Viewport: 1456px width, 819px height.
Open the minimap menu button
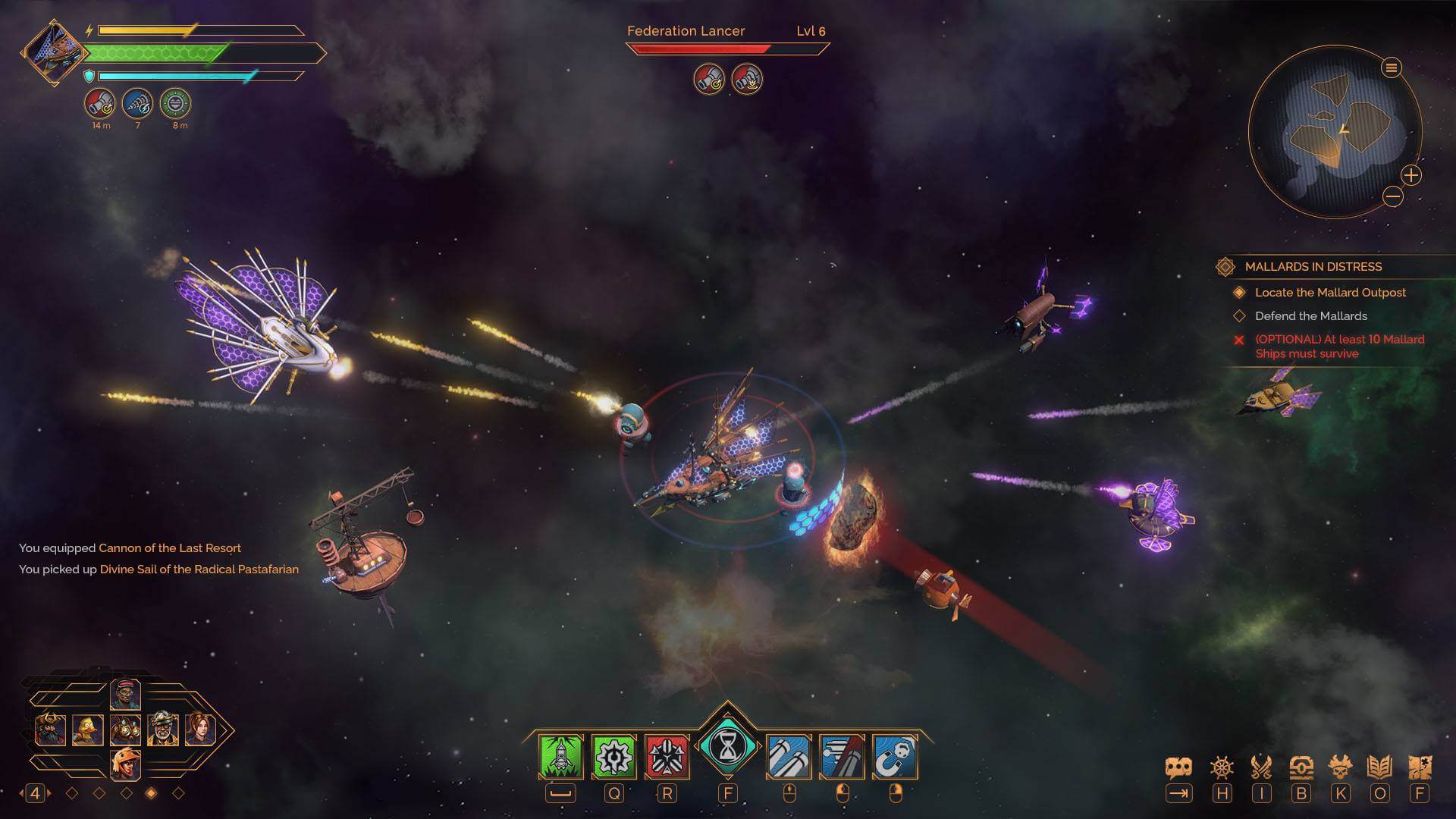1391,68
